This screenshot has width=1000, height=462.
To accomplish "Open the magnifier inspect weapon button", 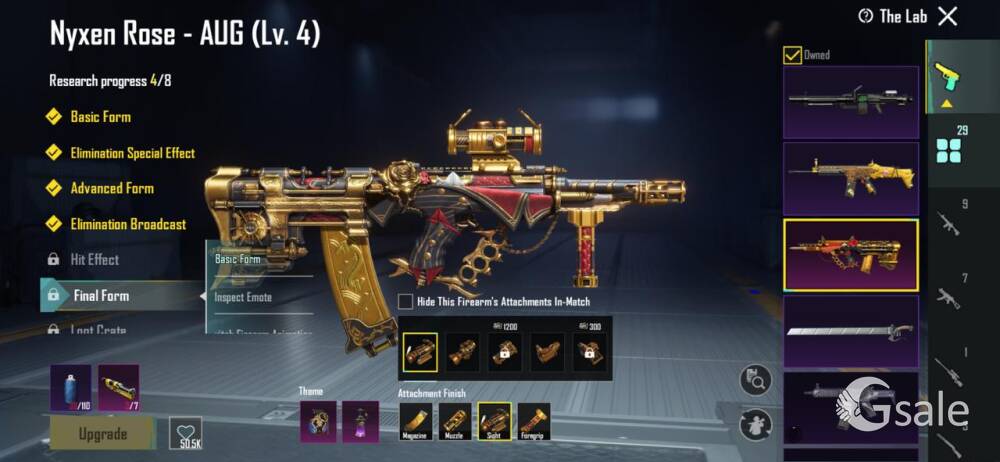I will (755, 380).
